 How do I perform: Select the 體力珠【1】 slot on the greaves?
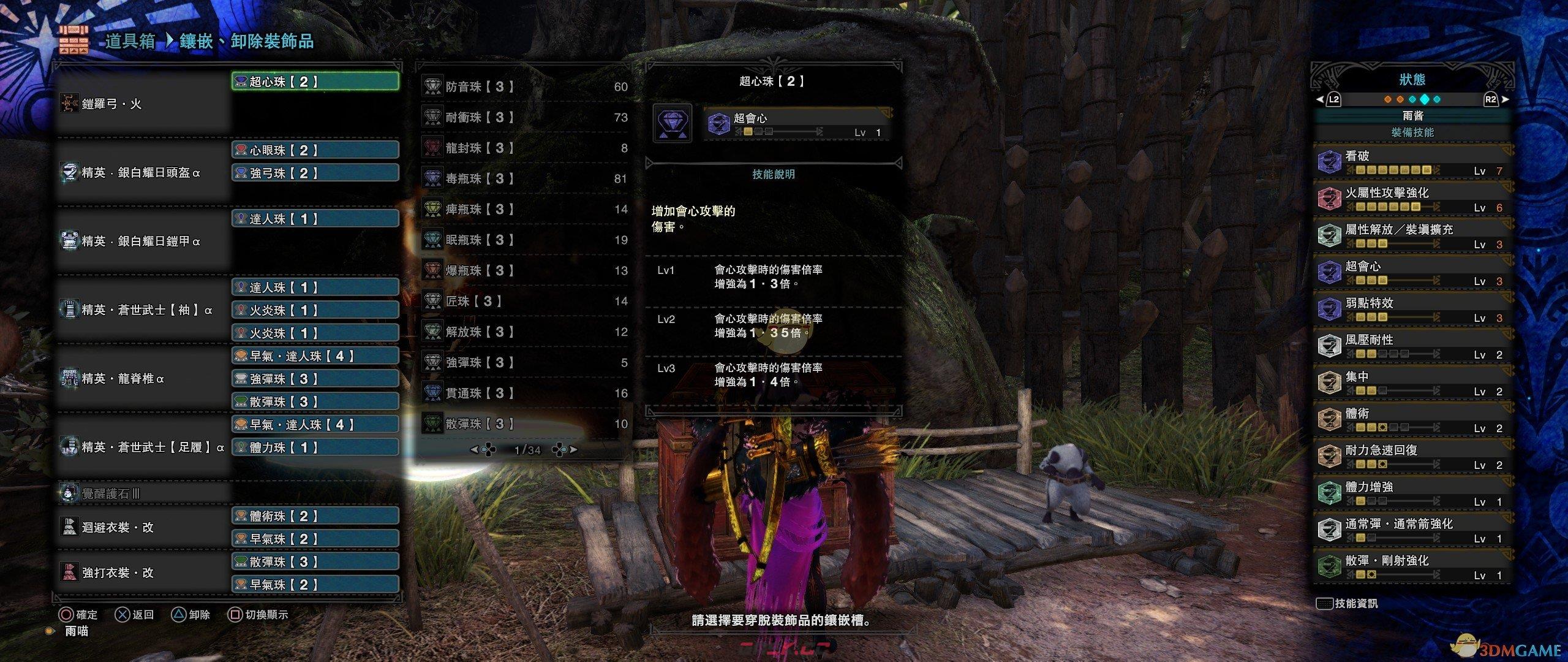(315, 447)
